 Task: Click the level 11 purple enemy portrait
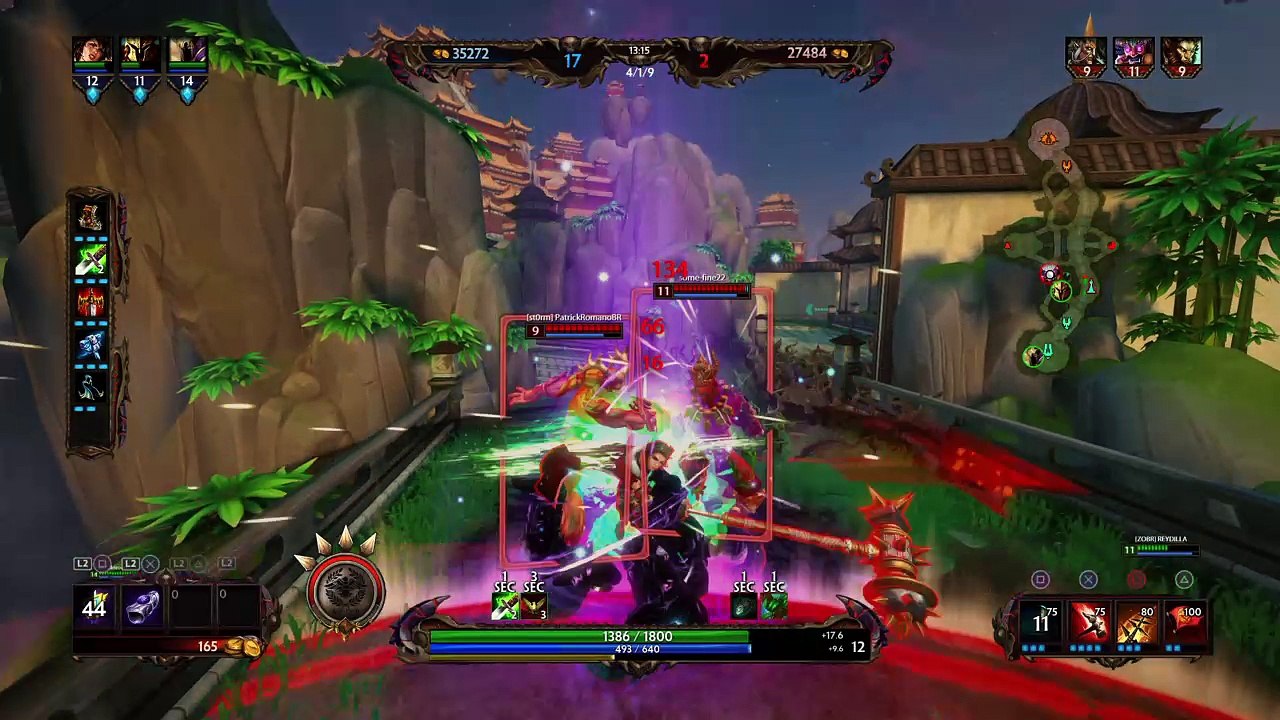tap(1133, 53)
